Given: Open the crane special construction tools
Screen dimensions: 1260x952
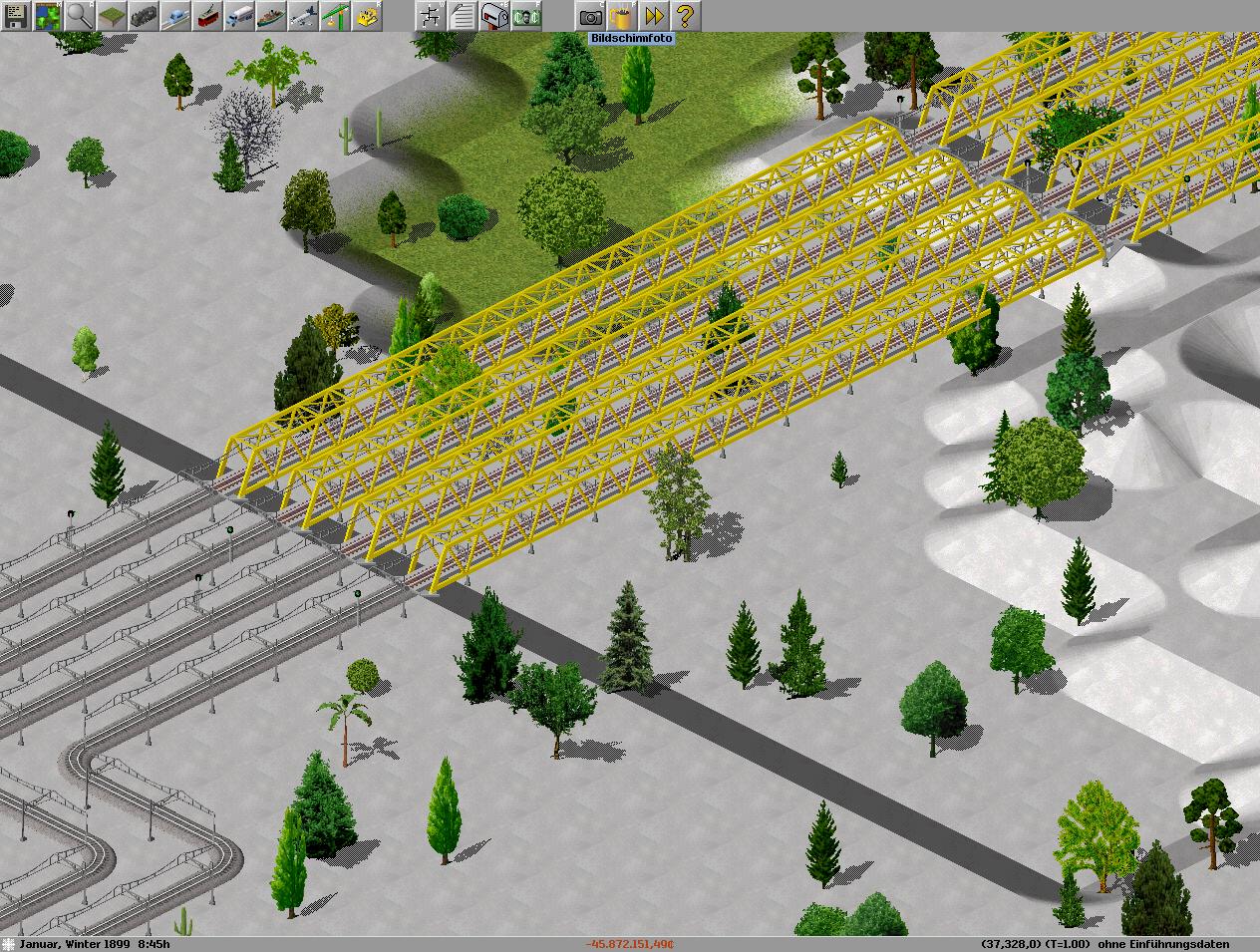Looking at the screenshot, I should pyautogui.click(x=335, y=15).
